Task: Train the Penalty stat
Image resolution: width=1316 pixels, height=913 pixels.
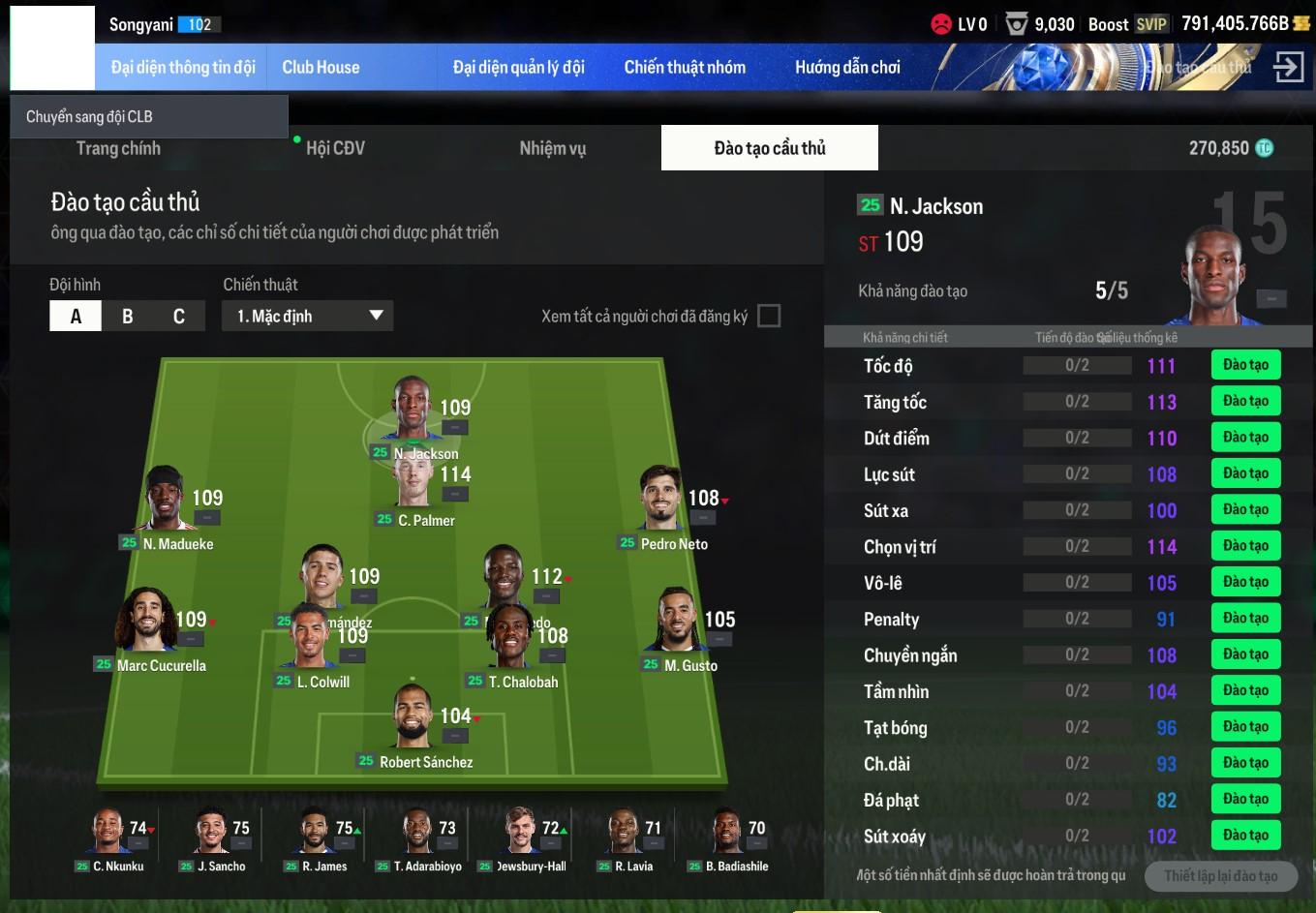Action: click(x=1245, y=619)
